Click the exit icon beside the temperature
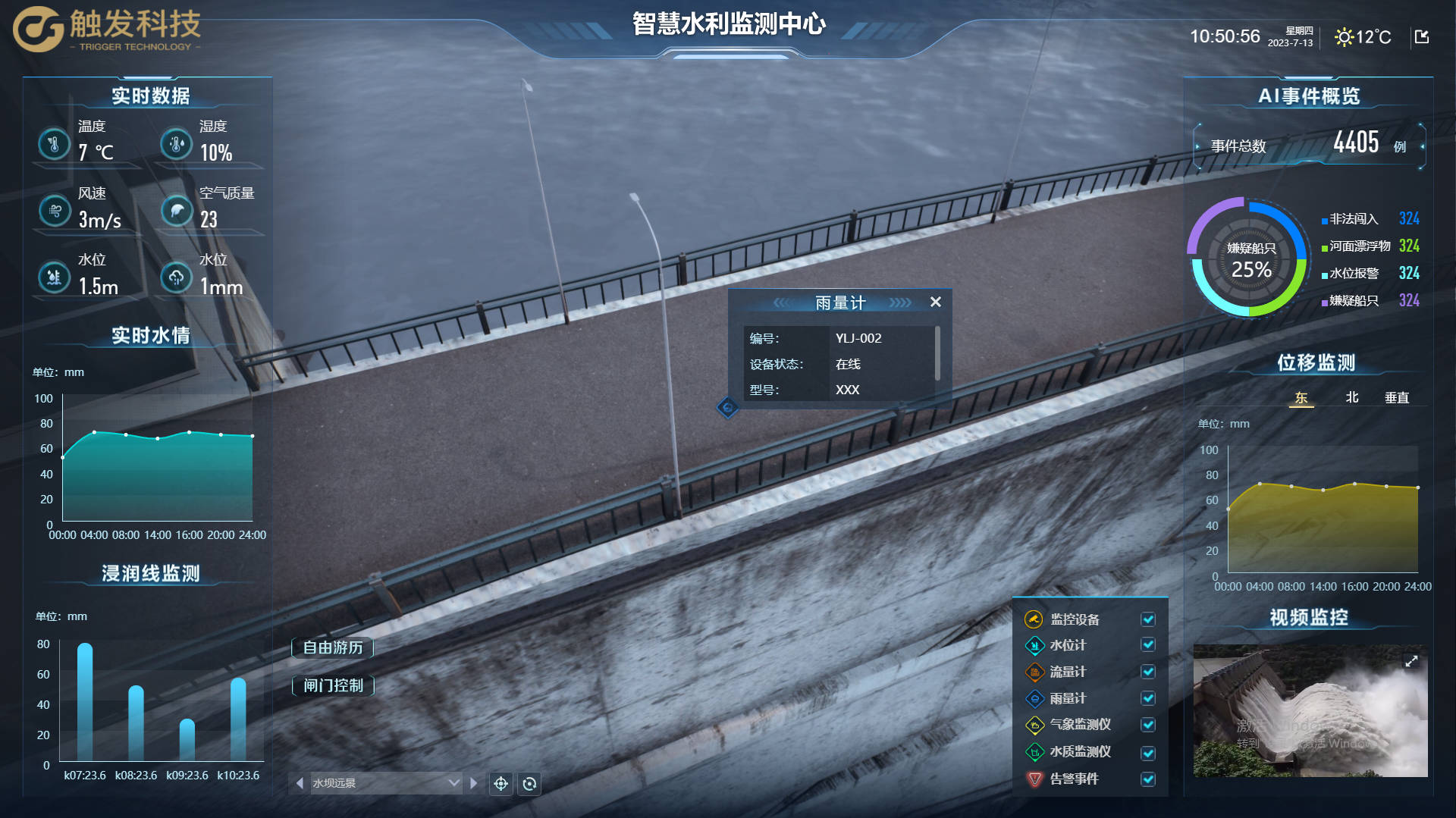1456x818 pixels. click(1422, 36)
